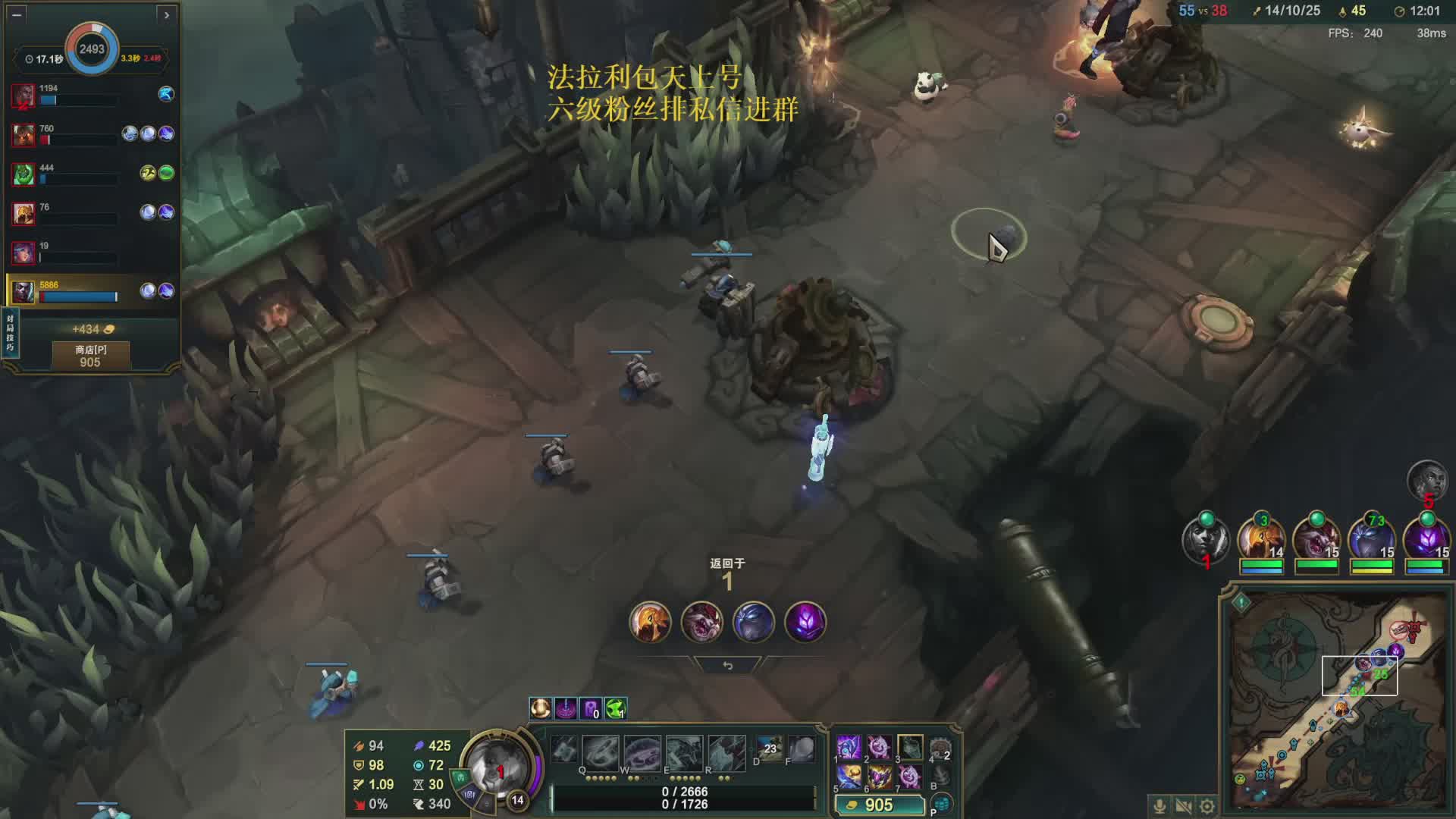Toggle the microphone button
This screenshot has width=1456, height=819.
point(1159,805)
